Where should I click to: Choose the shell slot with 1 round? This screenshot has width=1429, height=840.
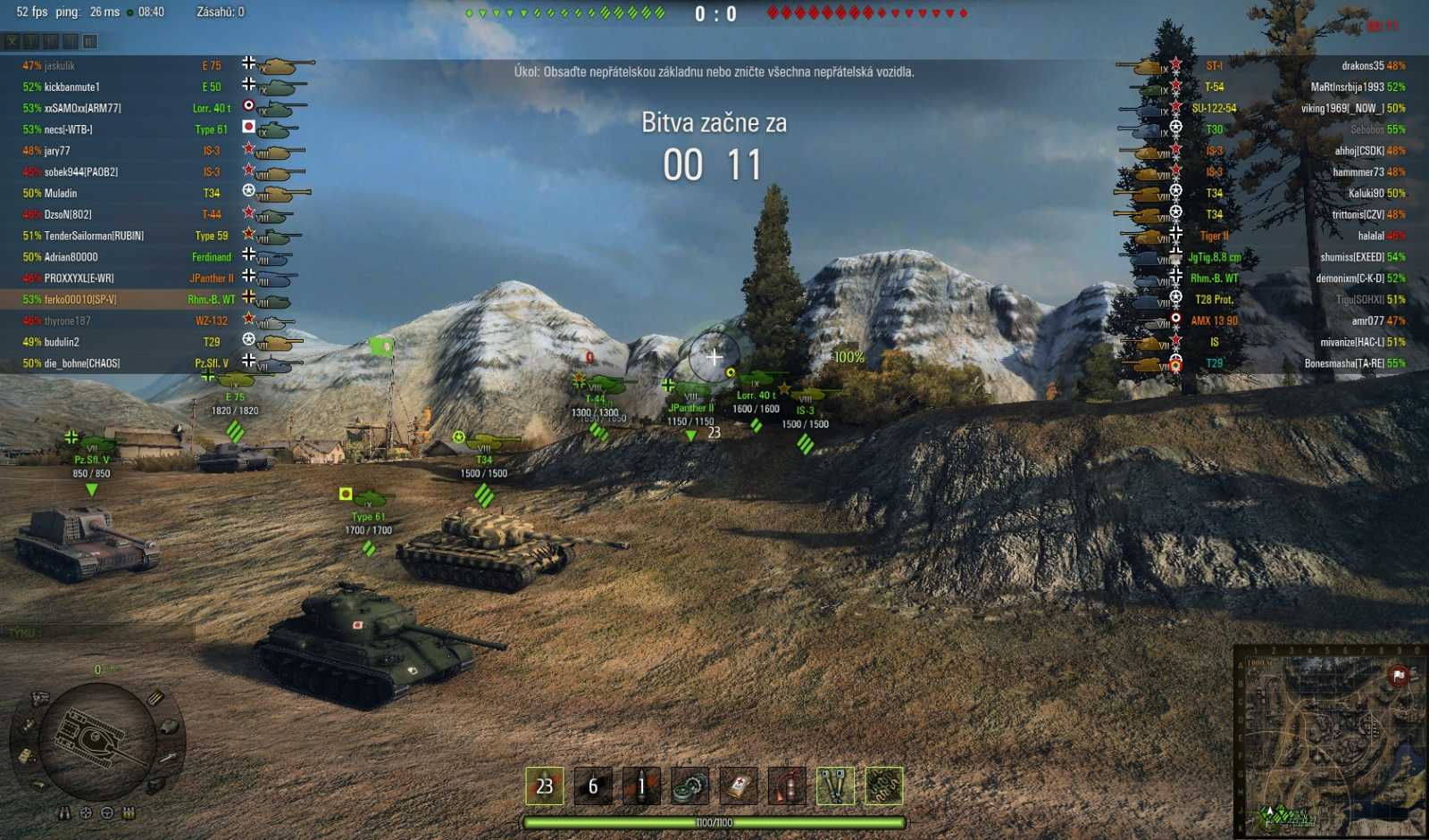click(x=641, y=786)
